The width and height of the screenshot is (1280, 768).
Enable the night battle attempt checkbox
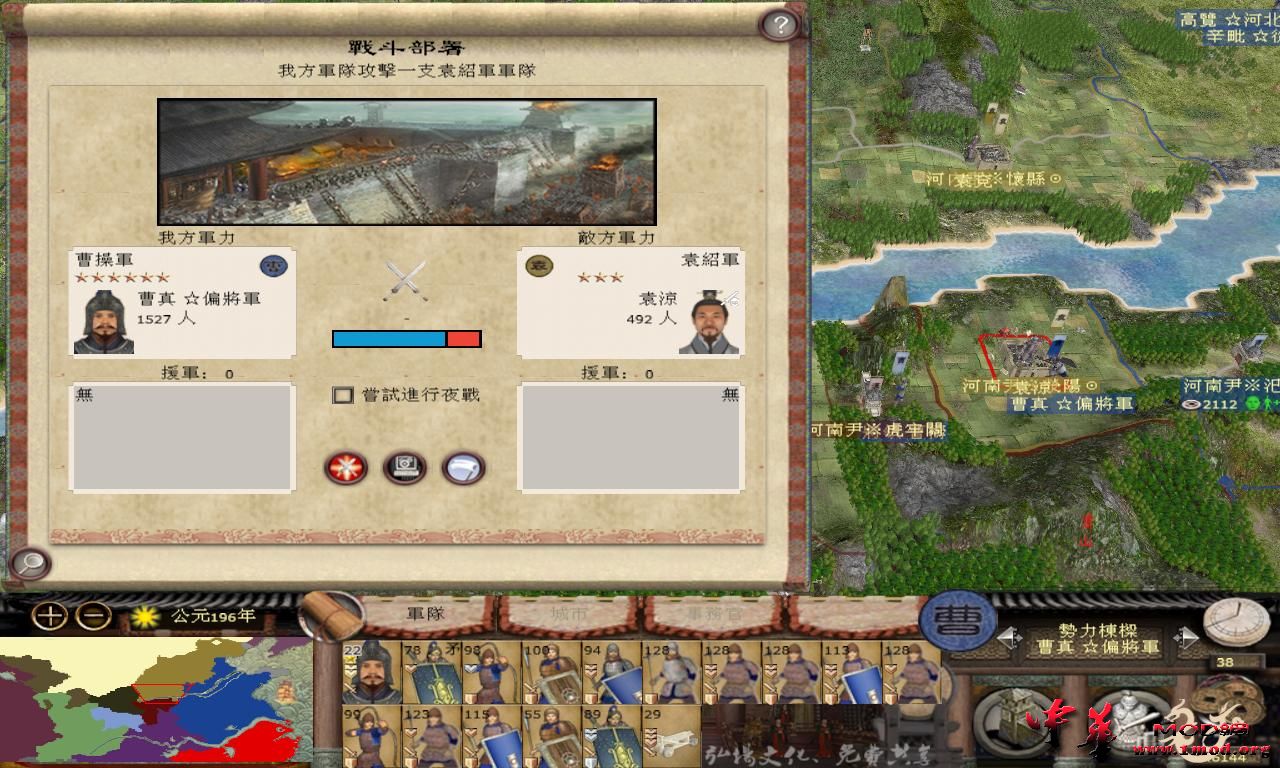click(344, 396)
